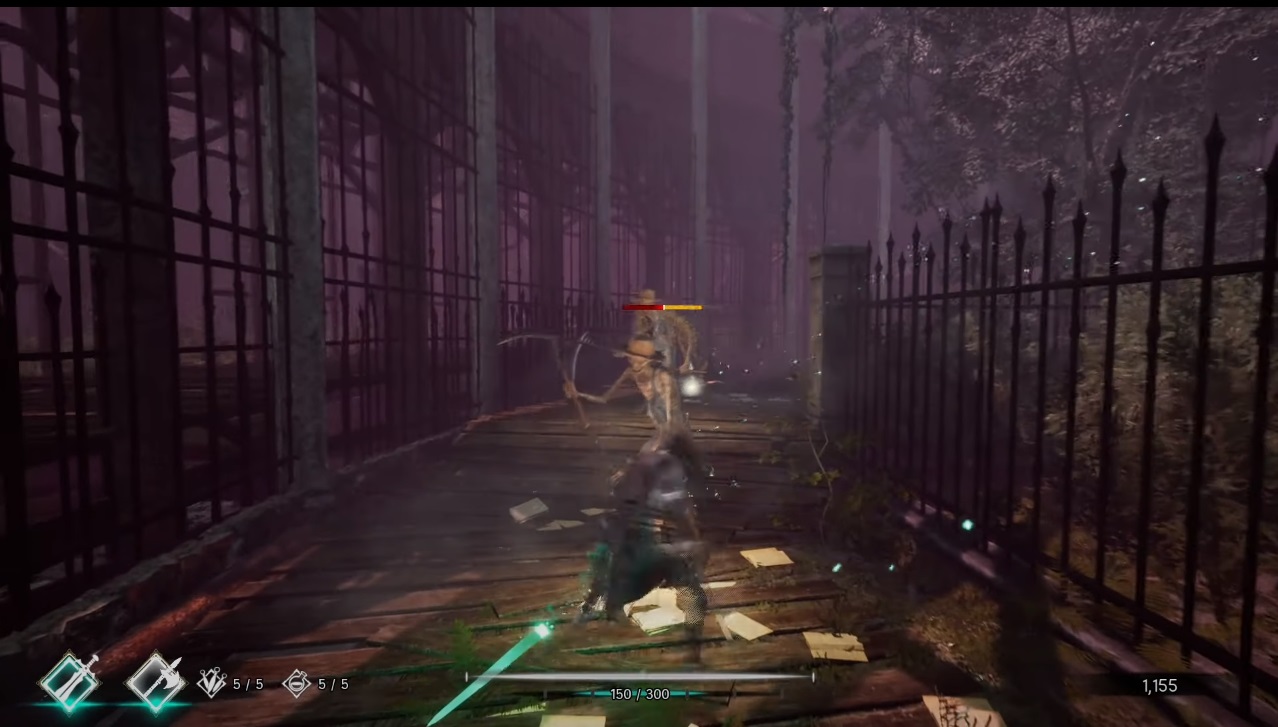Use the healing potion flask
Image resolution: width=1278 pixels, height=727 pixels.
coord(297,683)
